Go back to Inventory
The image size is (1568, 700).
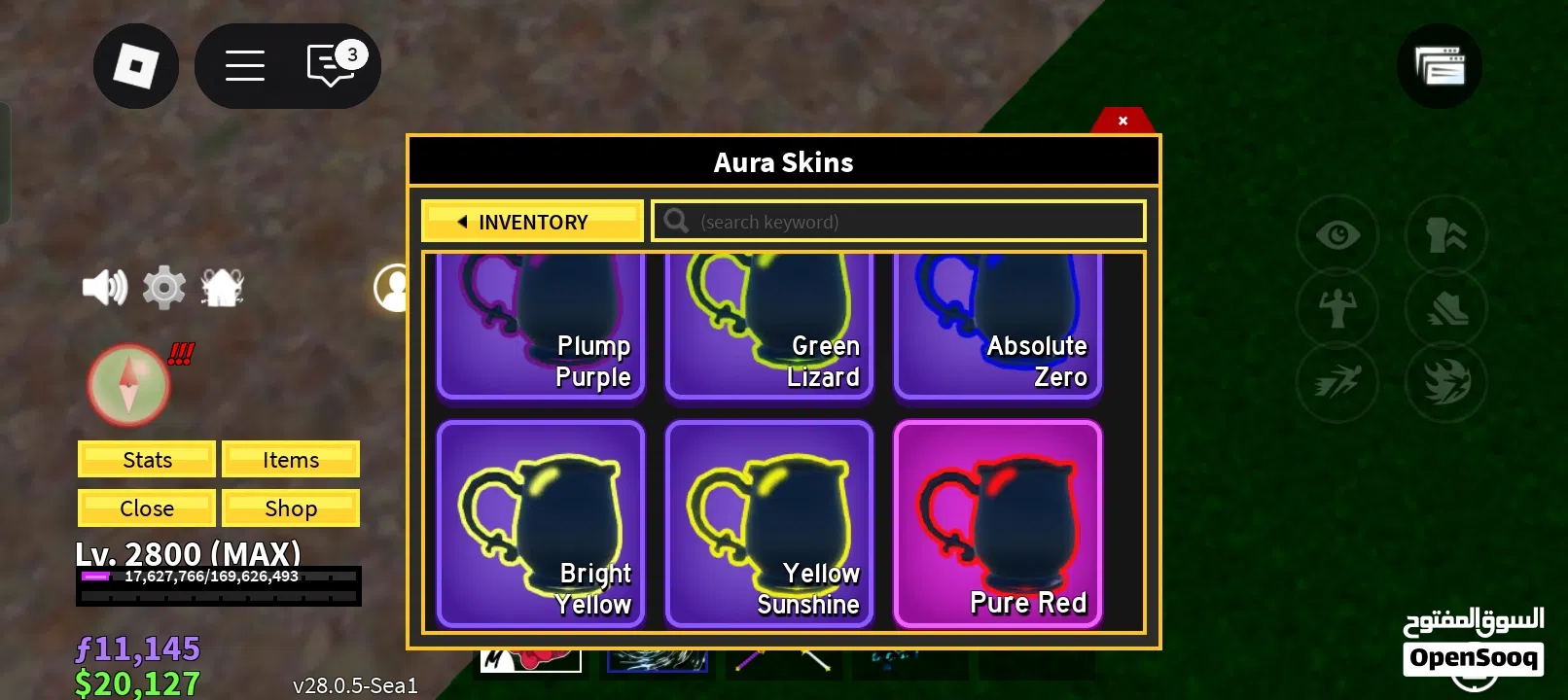click(532, 222)
